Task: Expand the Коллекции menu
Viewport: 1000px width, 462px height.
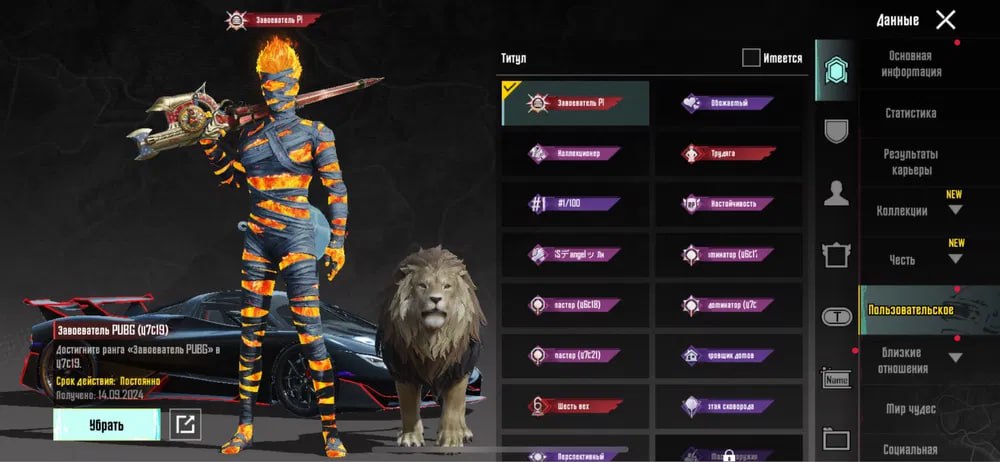Action: tap(910, 211)
